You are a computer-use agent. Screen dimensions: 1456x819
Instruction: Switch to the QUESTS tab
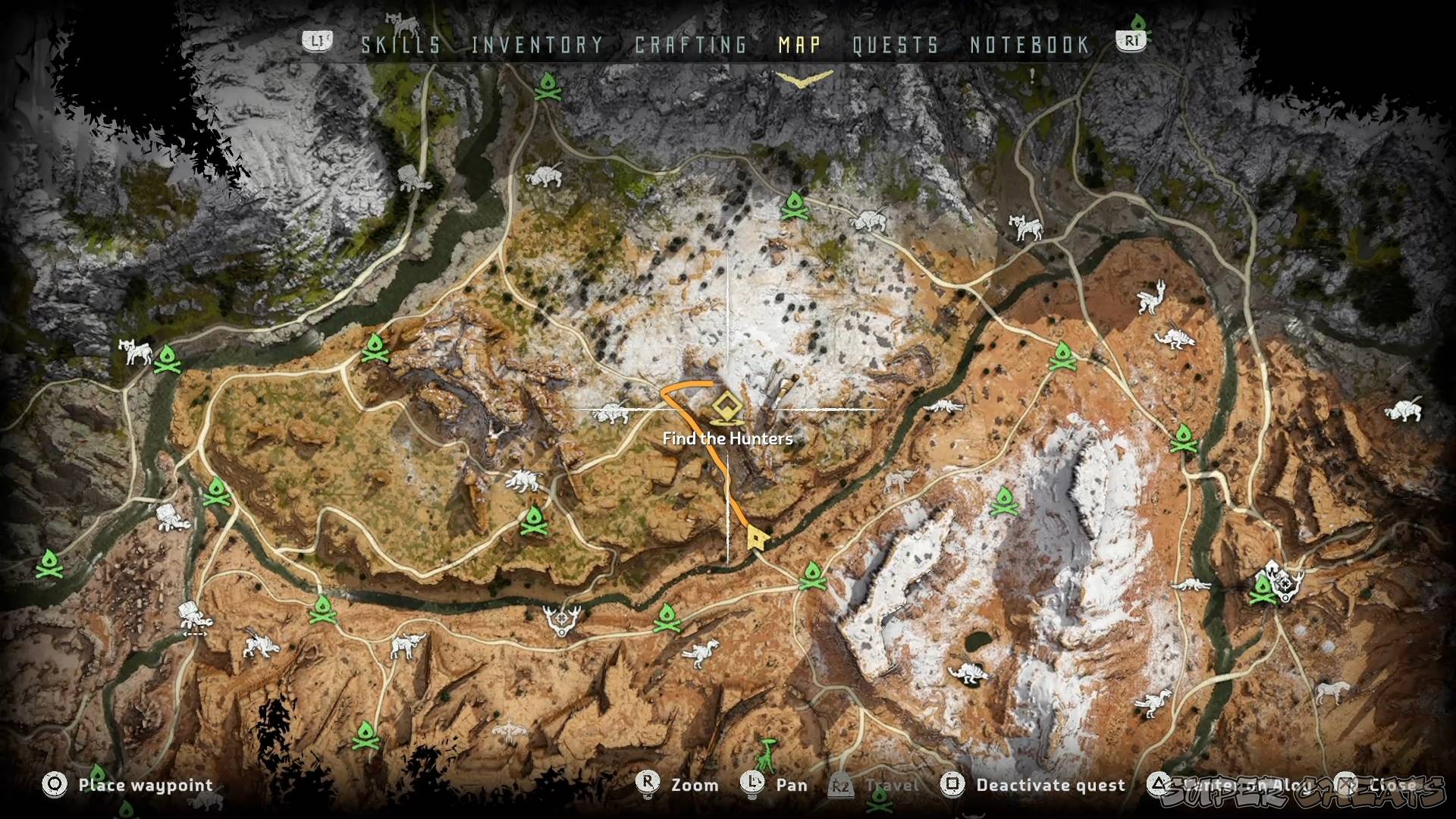click(896, 45)
